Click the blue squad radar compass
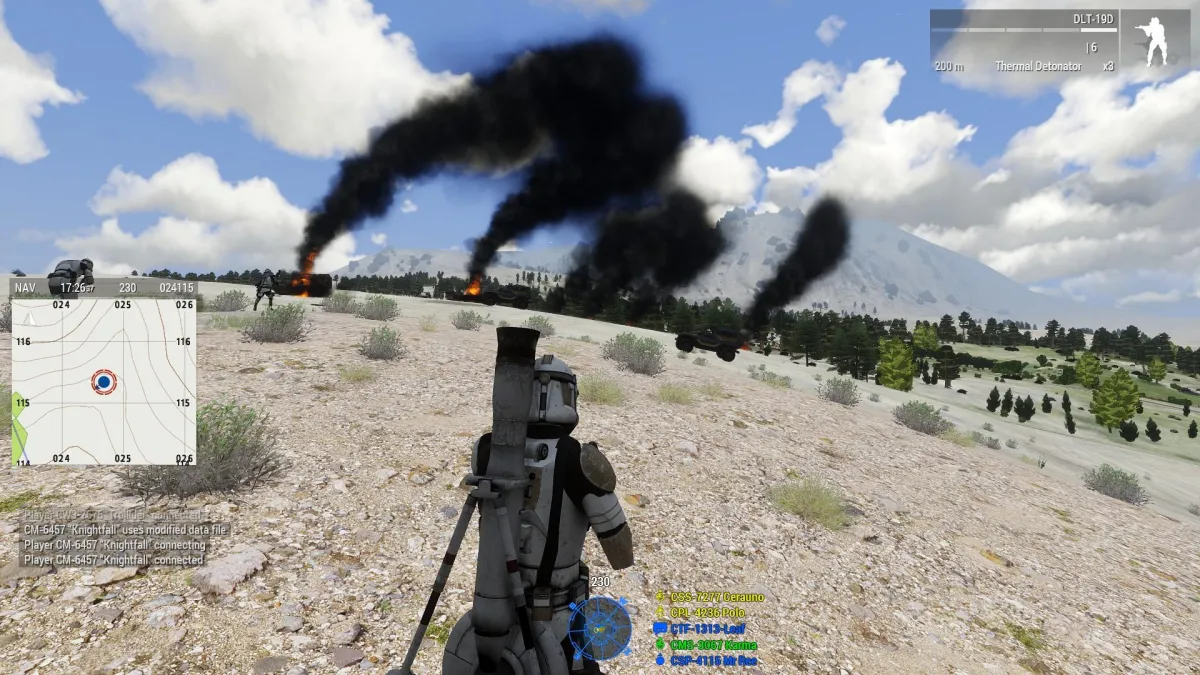The width and height of the screenshot is (1200, 675). point(600,628)
